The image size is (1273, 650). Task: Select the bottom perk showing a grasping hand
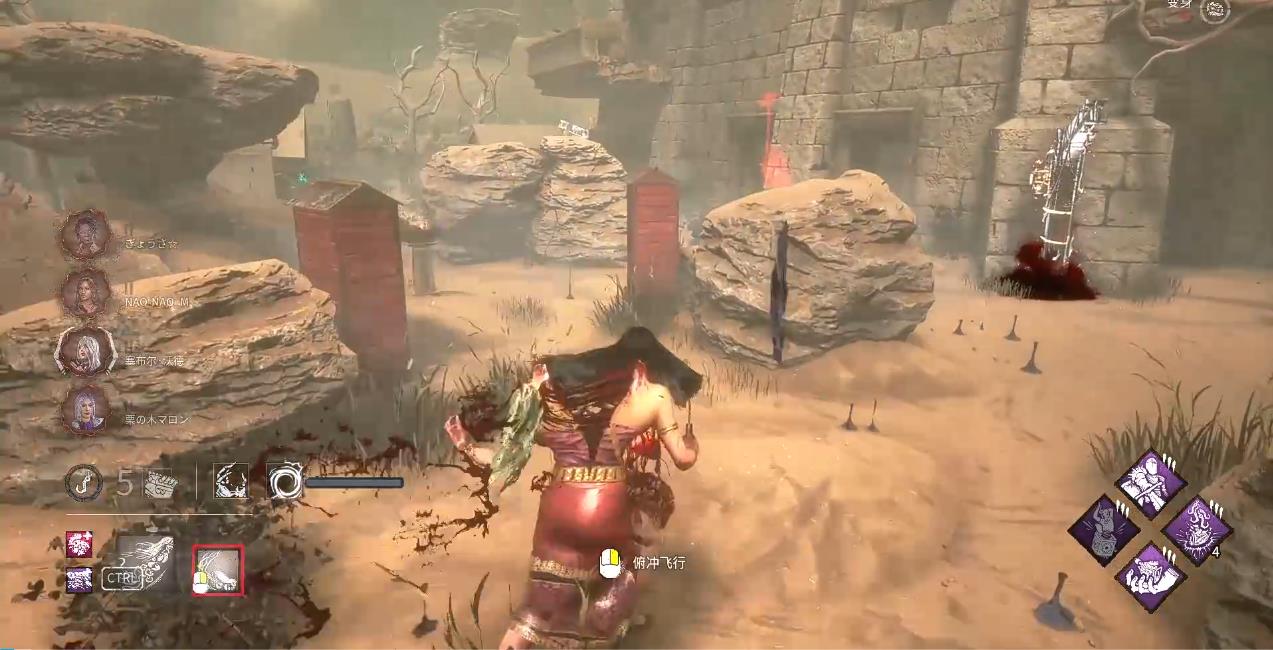tap(1151, 577)
